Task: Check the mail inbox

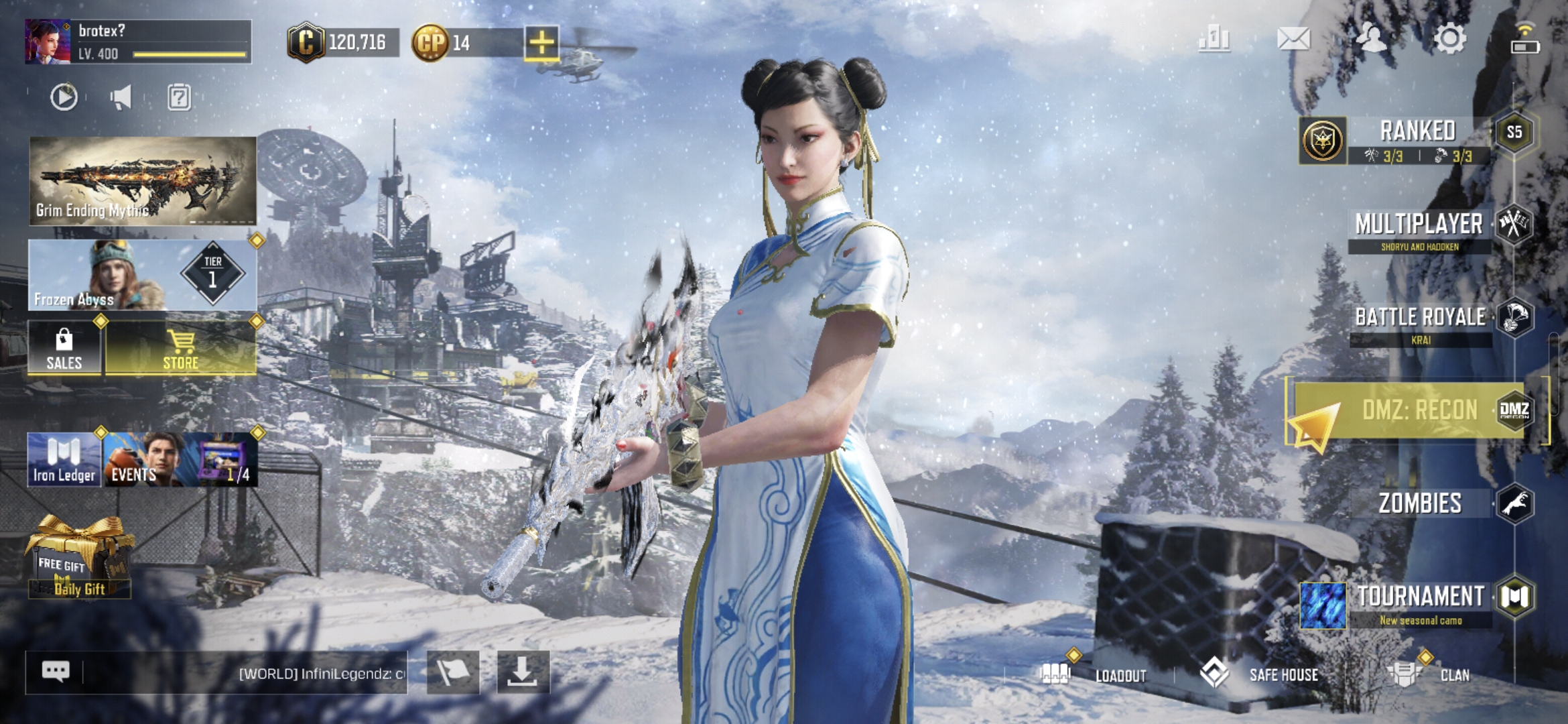Action: tap(1293, 39)
